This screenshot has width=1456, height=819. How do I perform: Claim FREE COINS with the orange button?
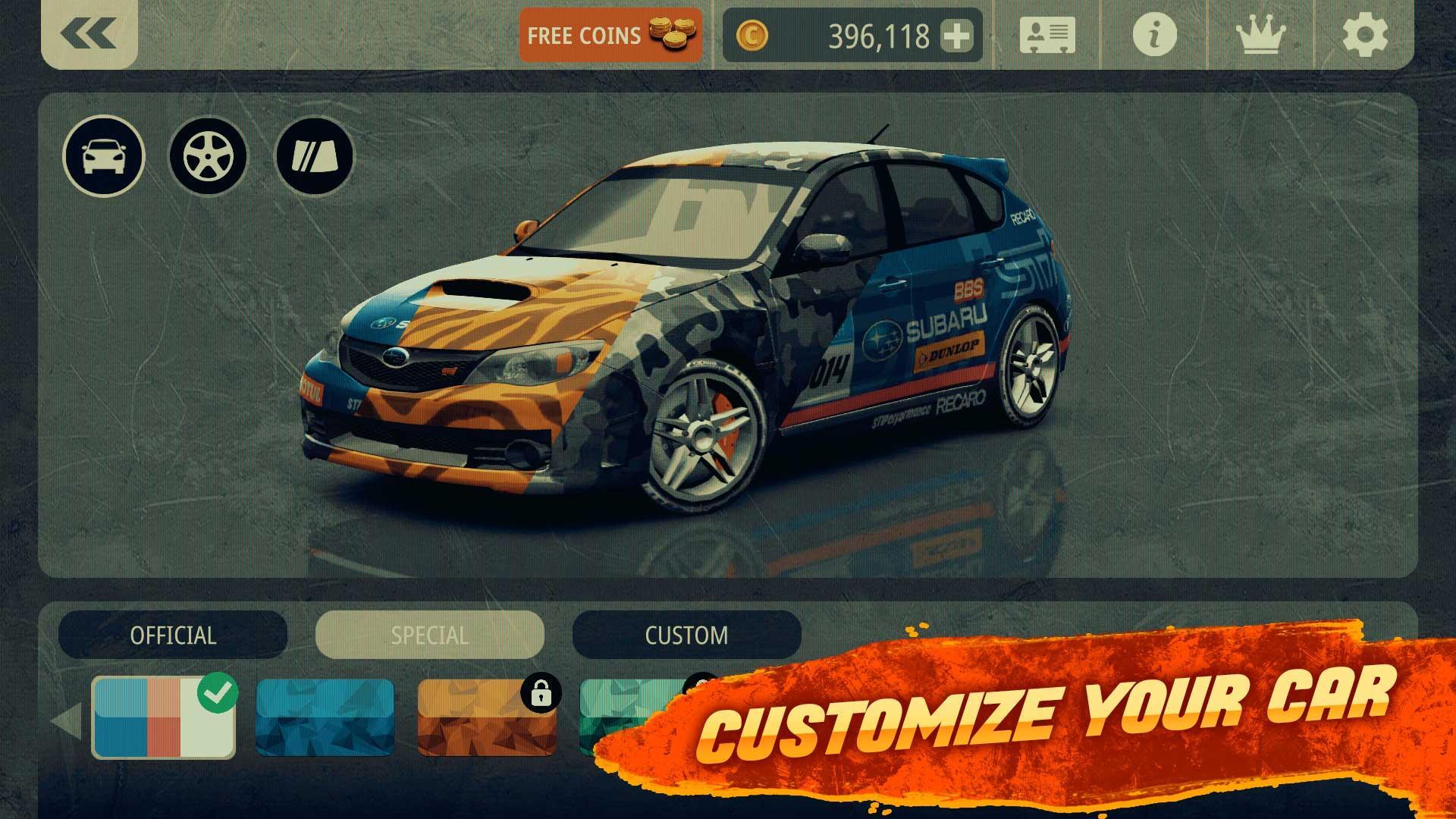610,36
